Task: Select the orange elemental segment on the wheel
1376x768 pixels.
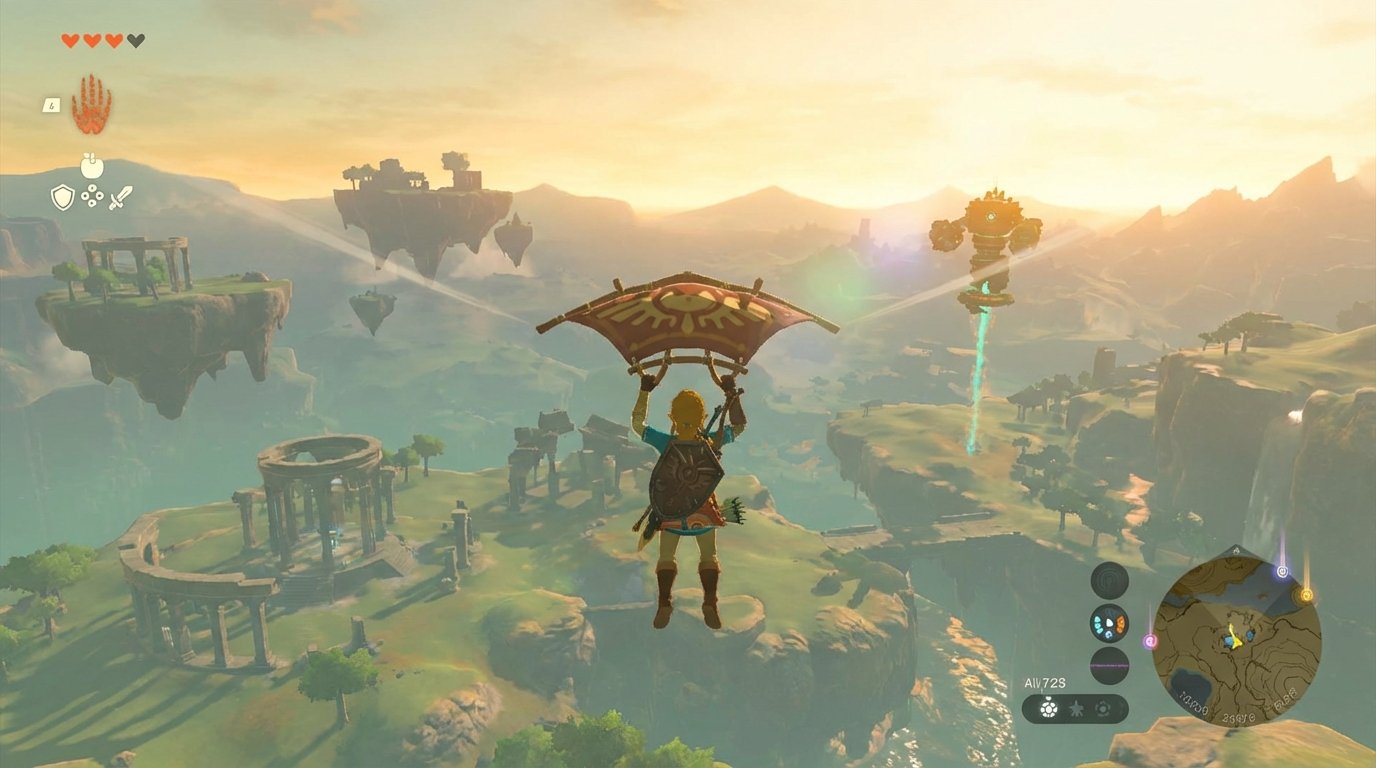Action: (1120, 624)
